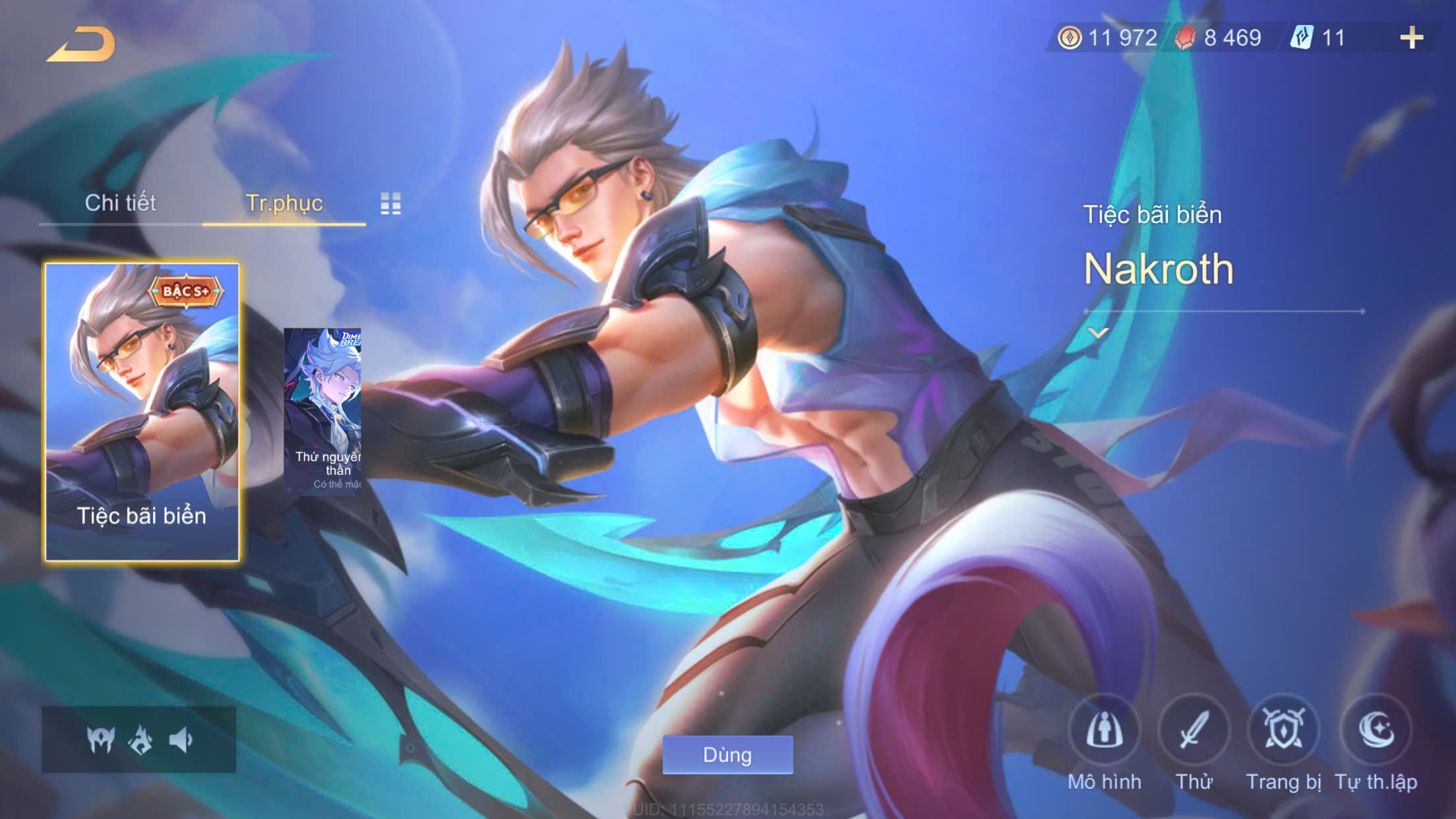This screenshot has width=1456, height=819.
Task: Toggle the speaker sound icon
Action: [x=180, y=740]
